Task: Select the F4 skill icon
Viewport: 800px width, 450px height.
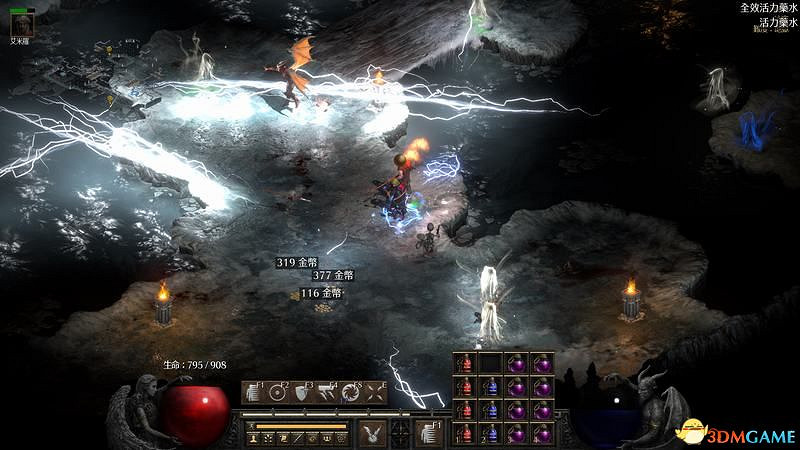Action: (328, 392)
